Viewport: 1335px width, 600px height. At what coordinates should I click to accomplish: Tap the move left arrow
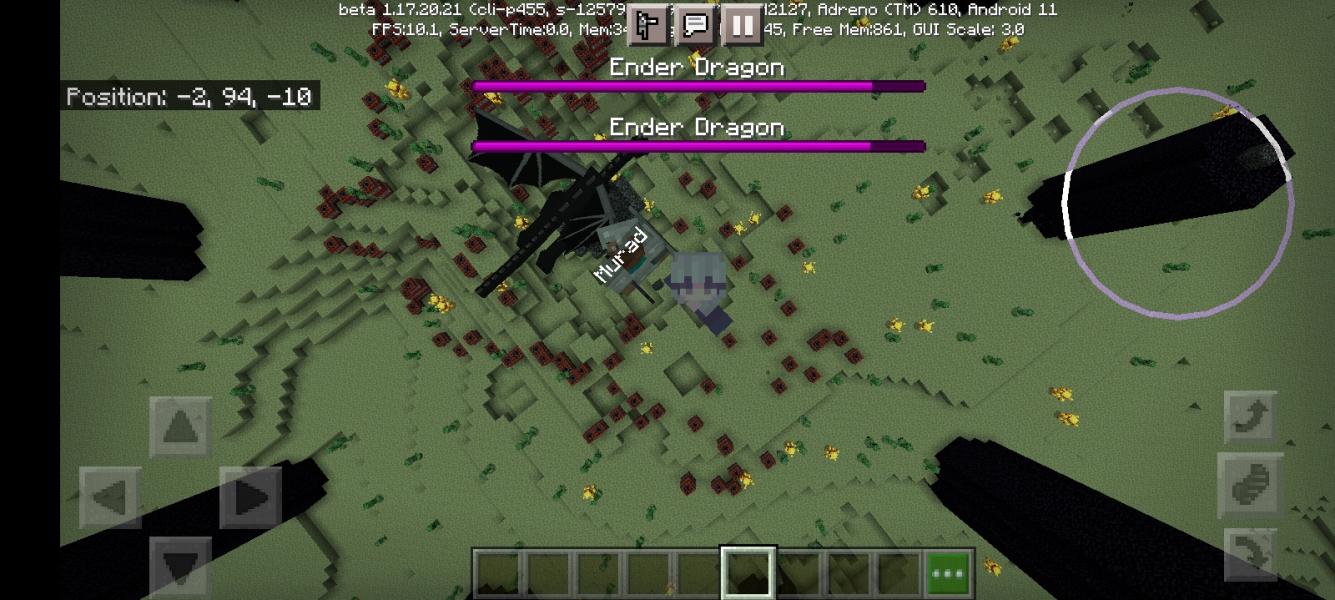click(109, 497)
